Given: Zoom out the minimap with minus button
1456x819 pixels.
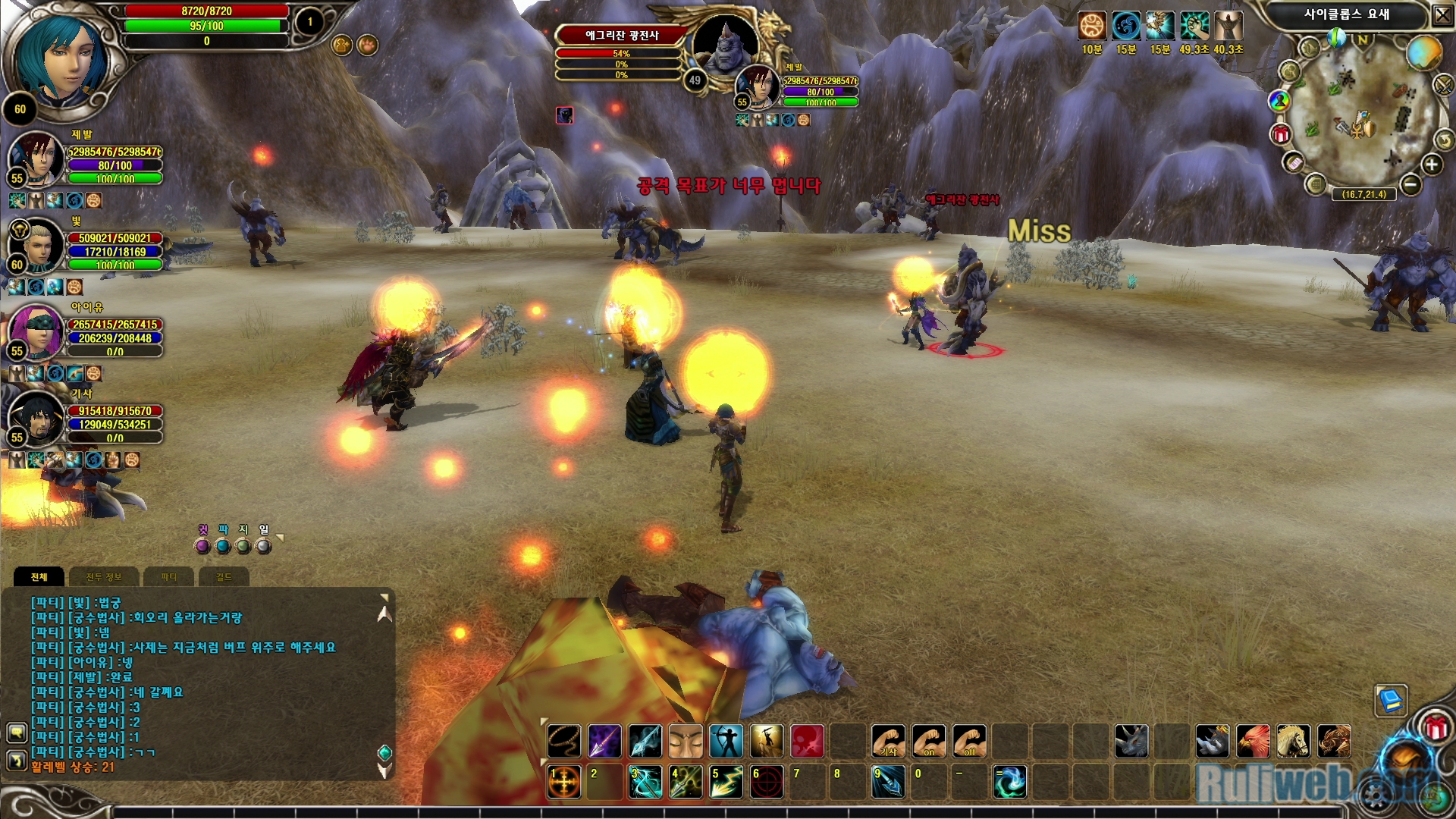Looking at the screenshot, I should coord(1410,184).
